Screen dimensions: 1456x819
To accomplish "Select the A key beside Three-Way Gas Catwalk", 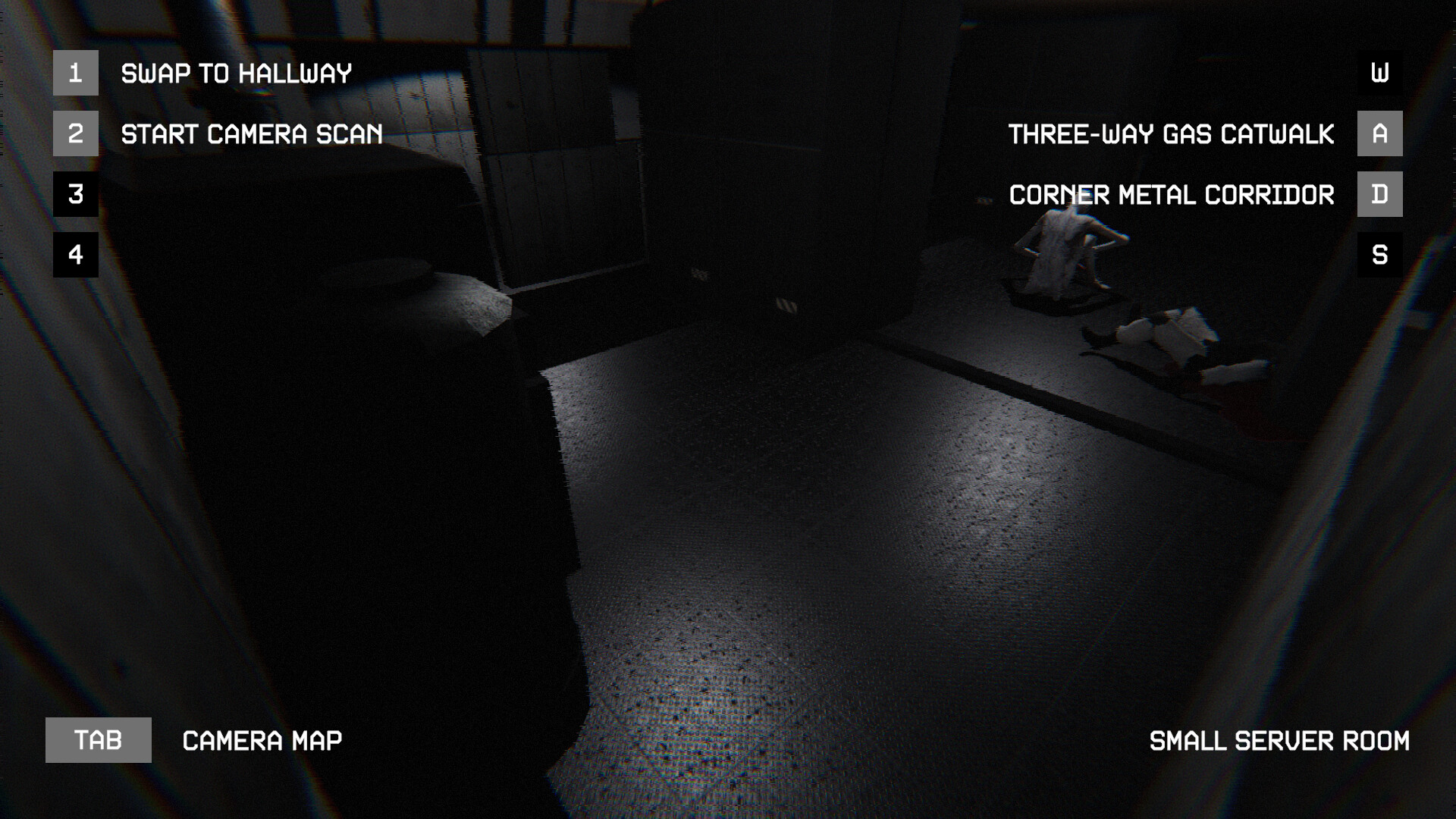I will pos(1379,133).
